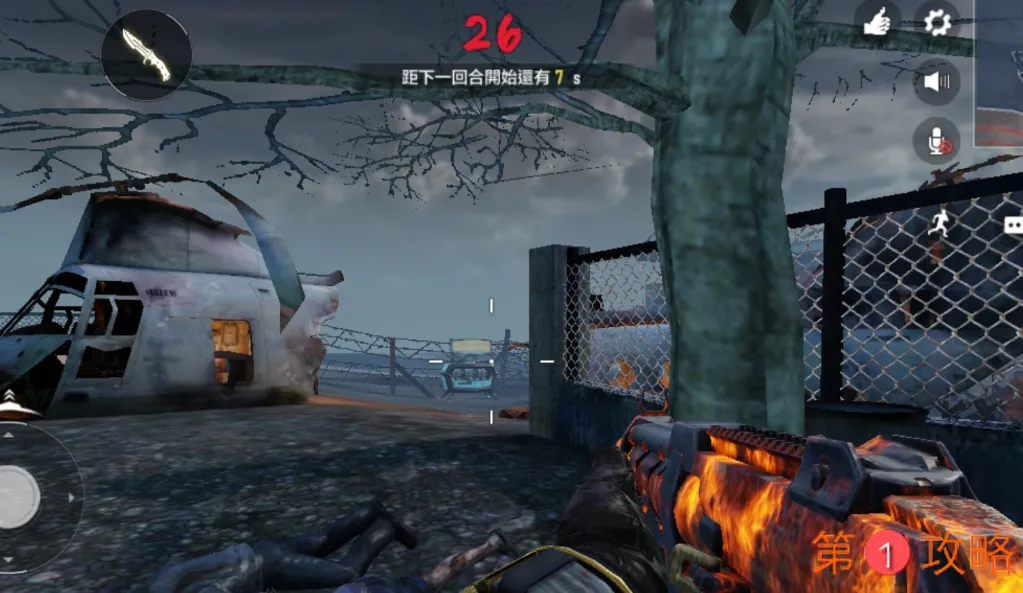This screenshot has height=593, width=1023.
Task: Tap the thumbs-up like button
Action: tap(877, 22)
